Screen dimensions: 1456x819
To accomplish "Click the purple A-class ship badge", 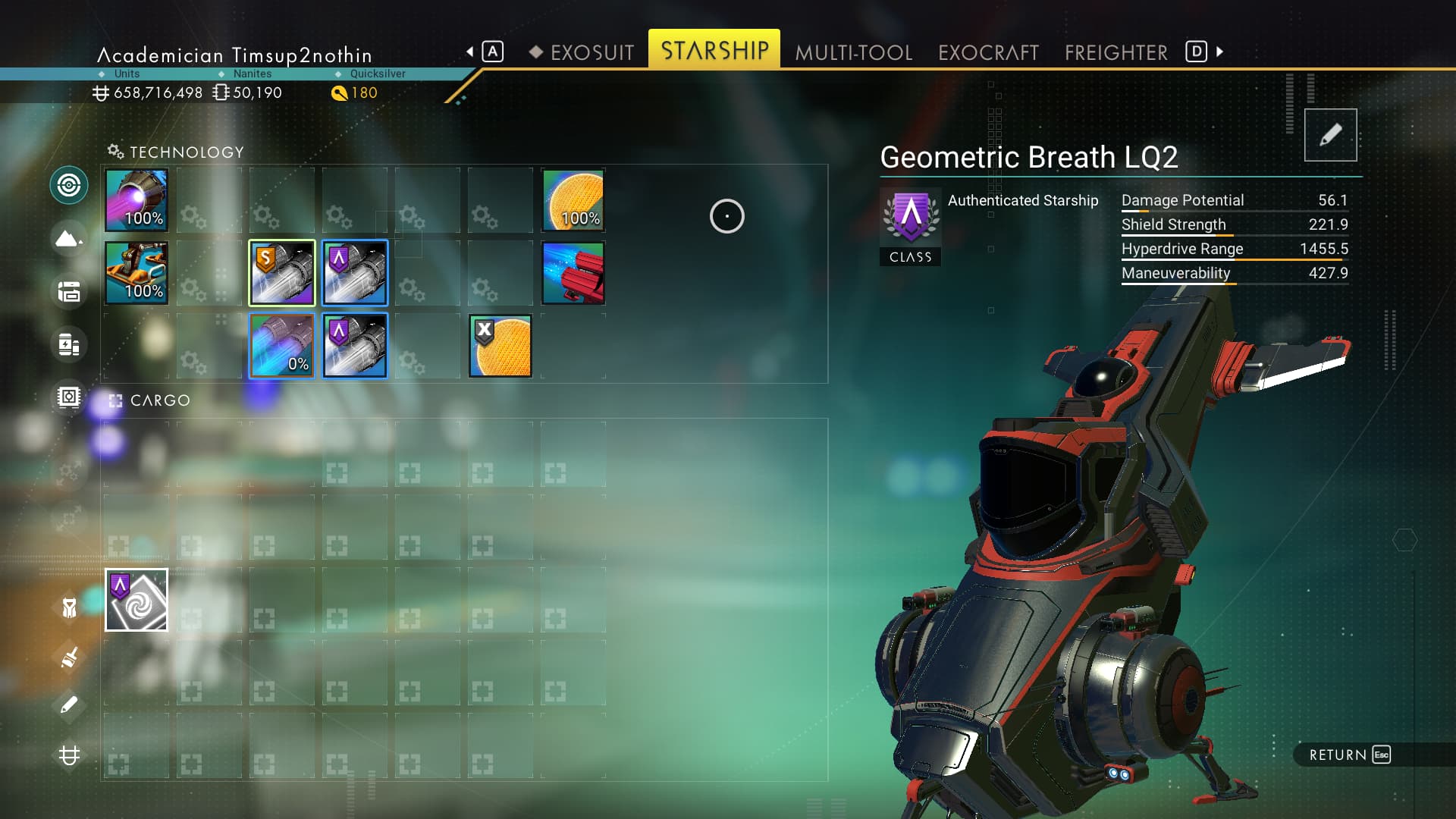I will (911, 218).
